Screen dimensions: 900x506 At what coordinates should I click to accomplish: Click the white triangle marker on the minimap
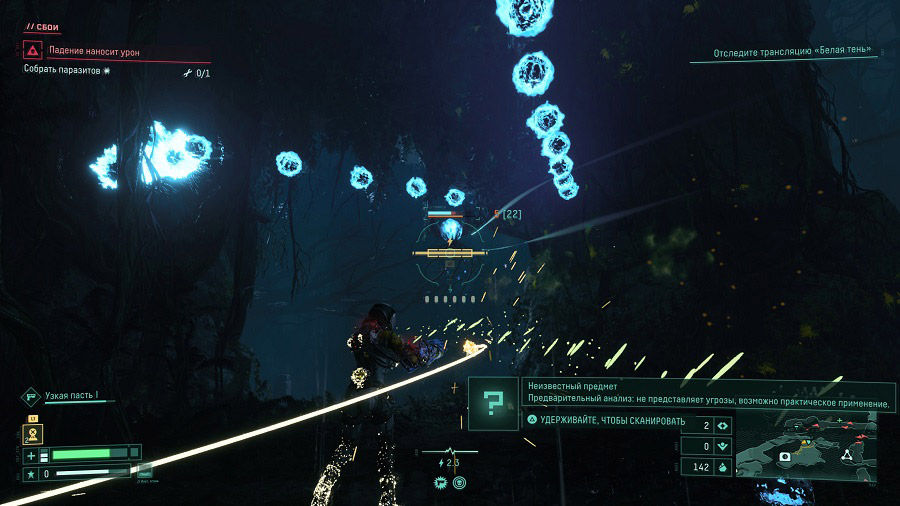(x=845, y=454)
